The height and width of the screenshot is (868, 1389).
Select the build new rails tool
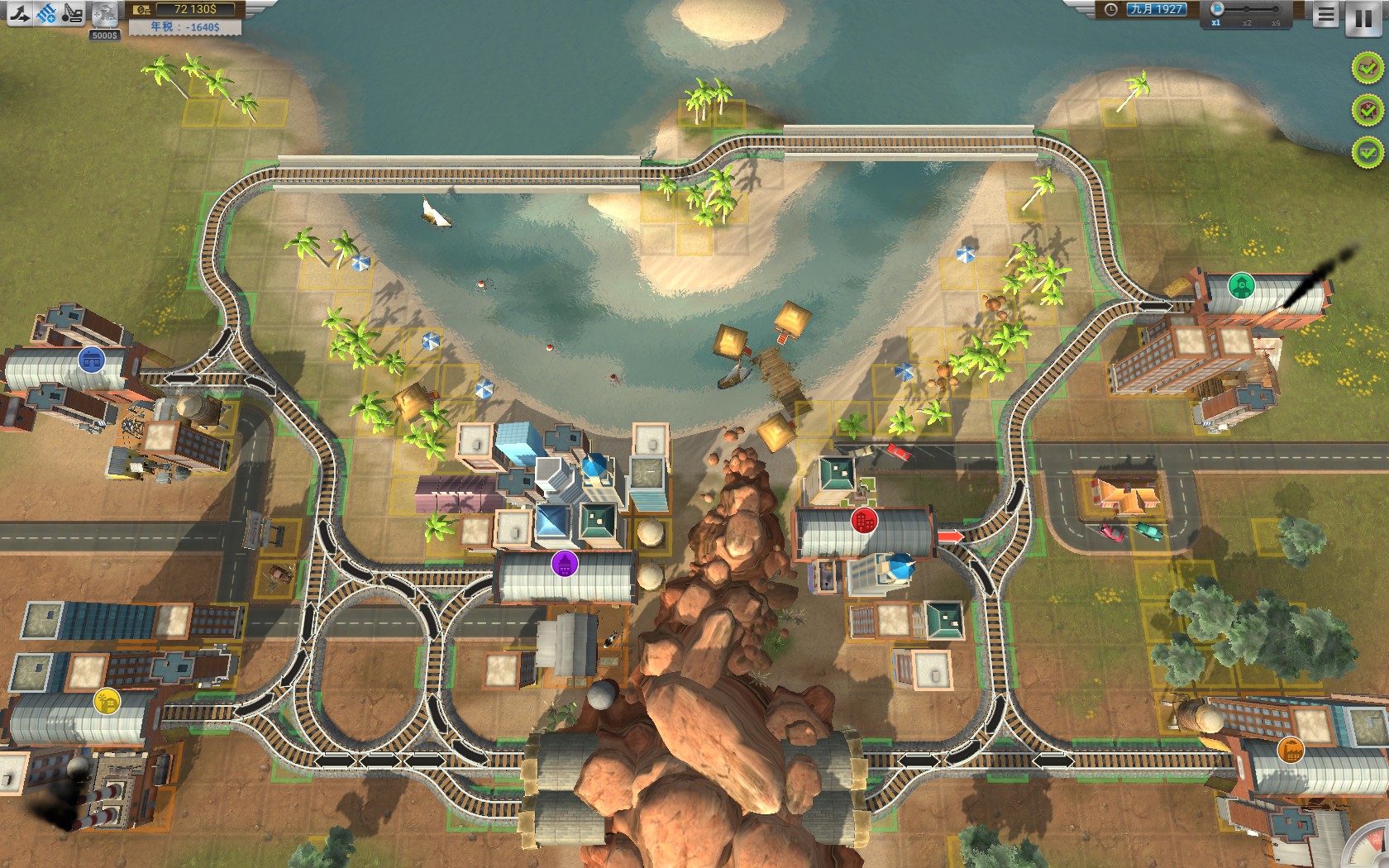[46, 12]
